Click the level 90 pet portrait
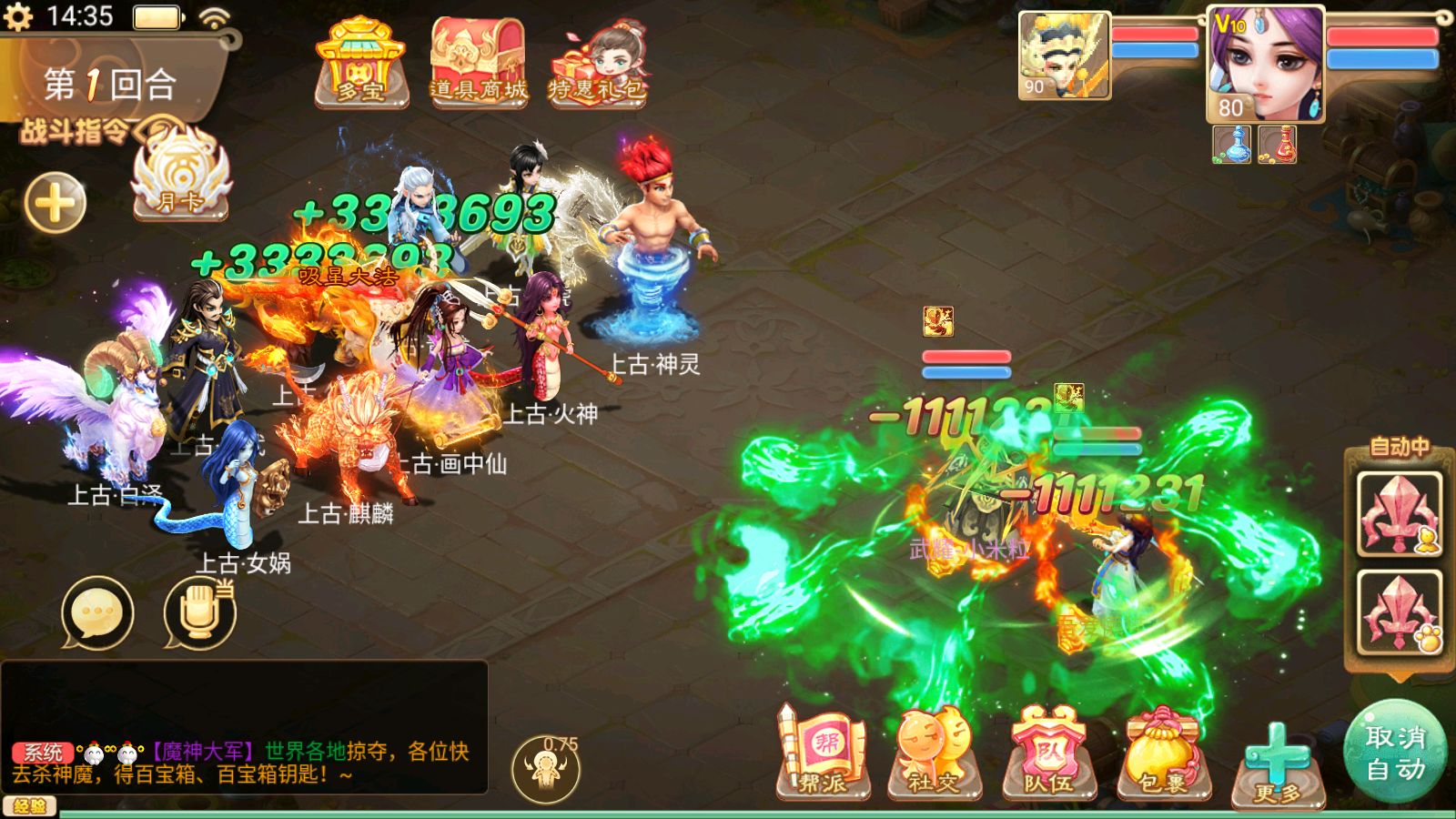This screenshot has width=1456, height=819. [x=1064, y=55]
